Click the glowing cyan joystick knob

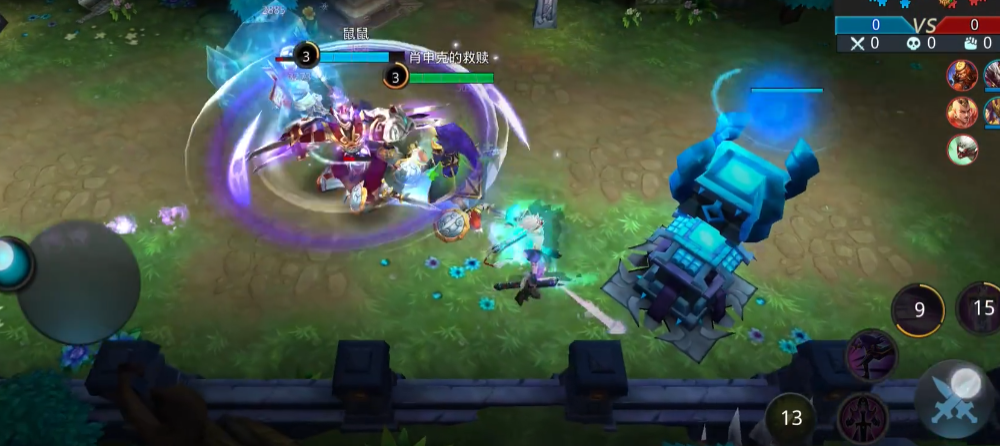pyautogui.click(x=14, y=263)
